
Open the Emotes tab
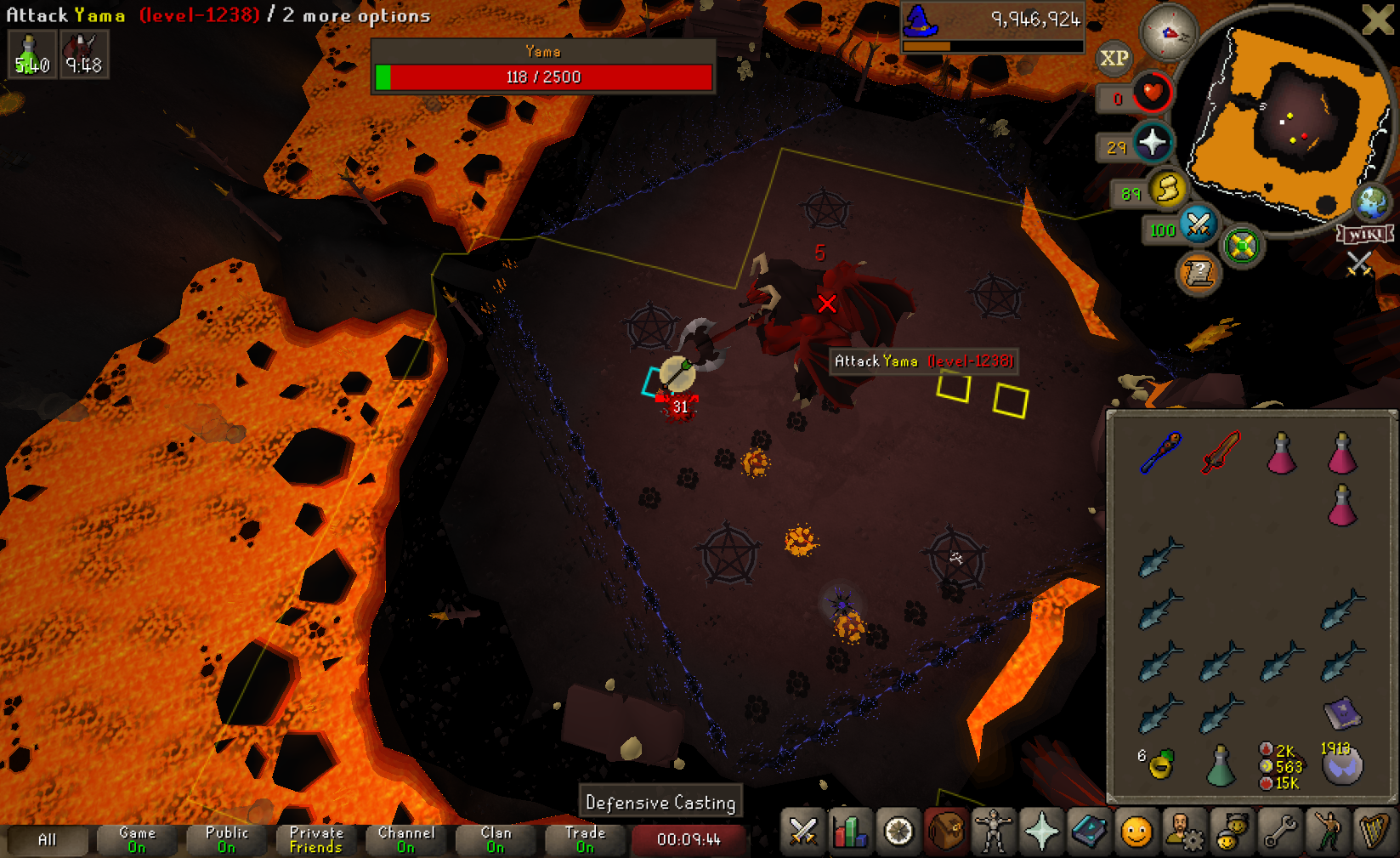pos(1327,832)
